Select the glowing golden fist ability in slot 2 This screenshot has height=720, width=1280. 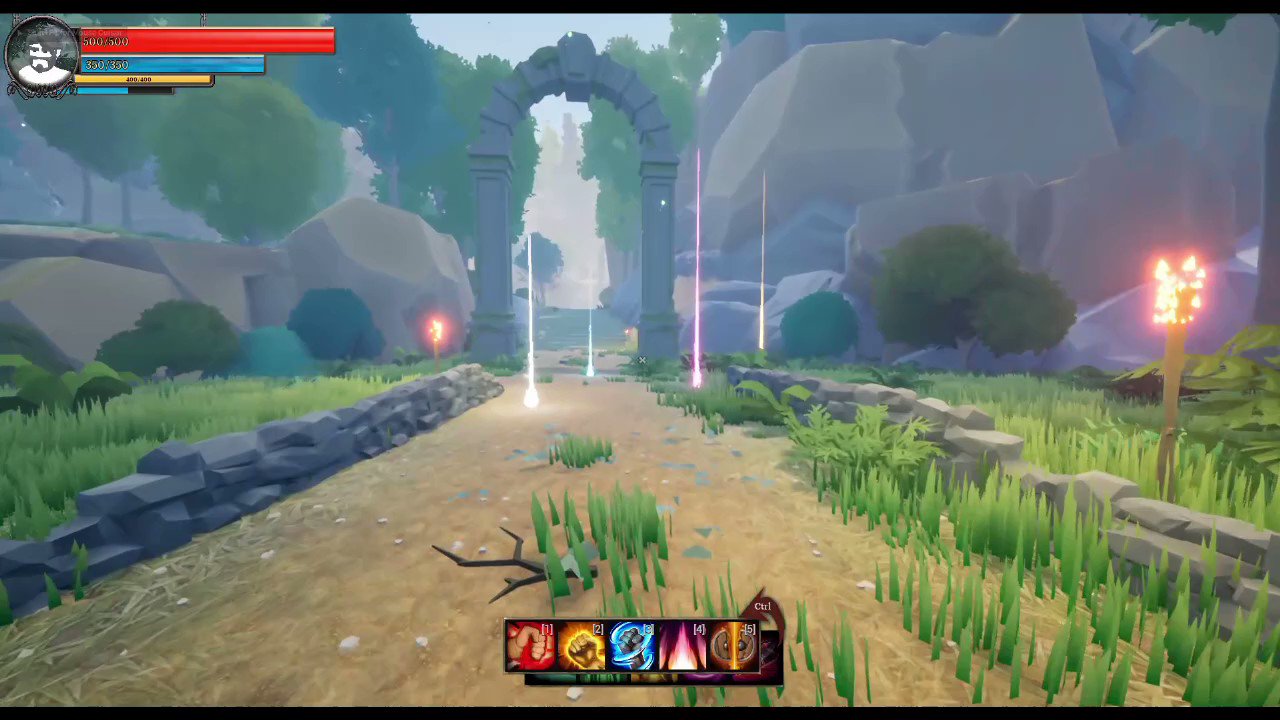pyautogui.click(x=583, y=645)
